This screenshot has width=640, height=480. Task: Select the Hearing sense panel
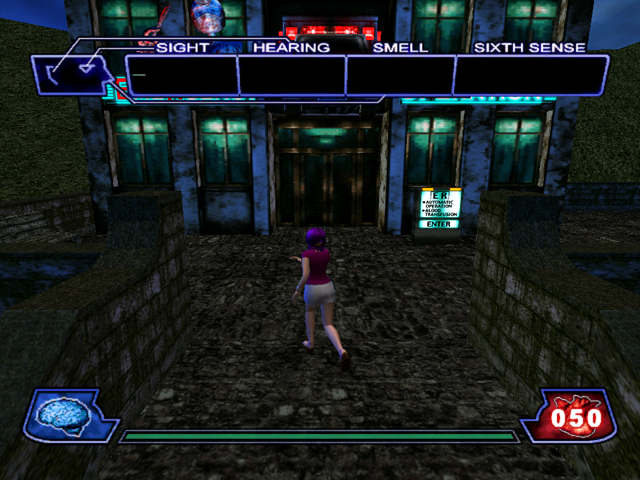pos(291,76)
